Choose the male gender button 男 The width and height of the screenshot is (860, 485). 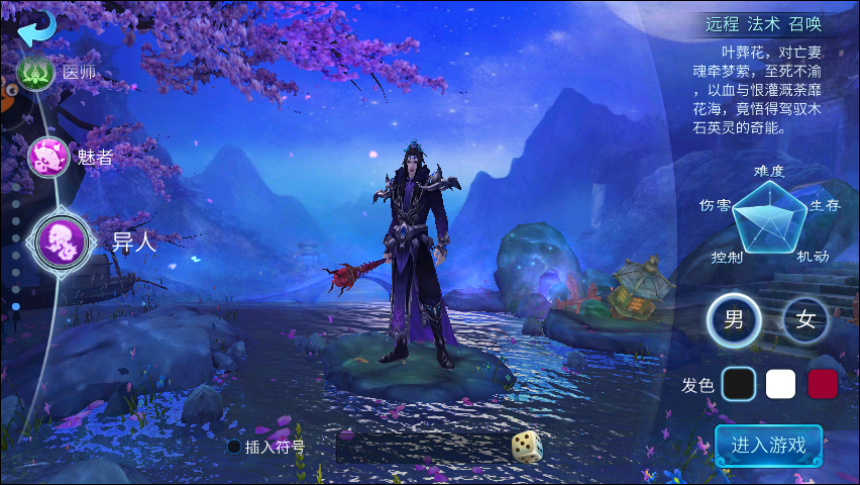point(734,320)
